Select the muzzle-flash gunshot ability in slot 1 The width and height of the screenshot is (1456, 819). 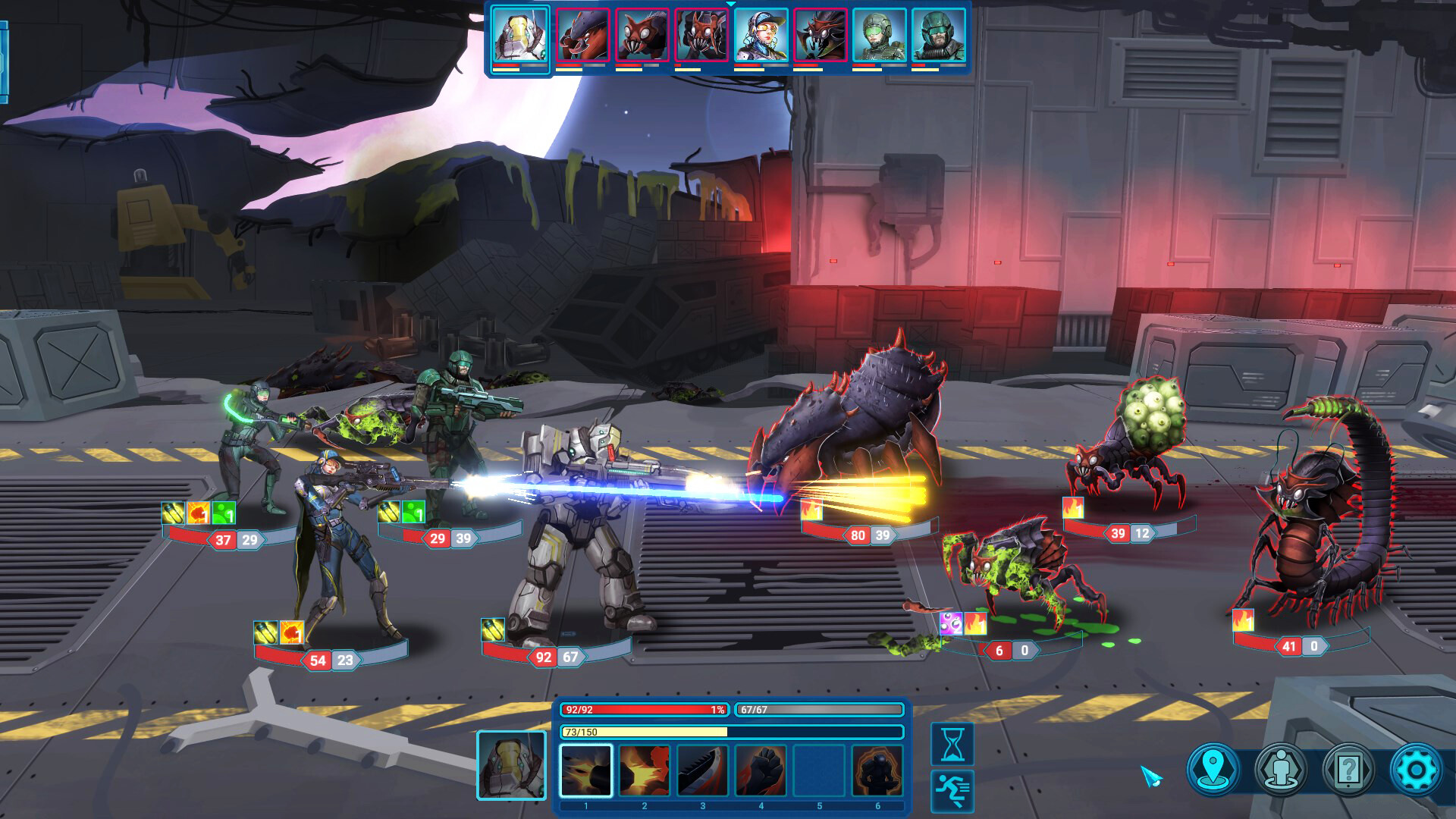[585, 770]
